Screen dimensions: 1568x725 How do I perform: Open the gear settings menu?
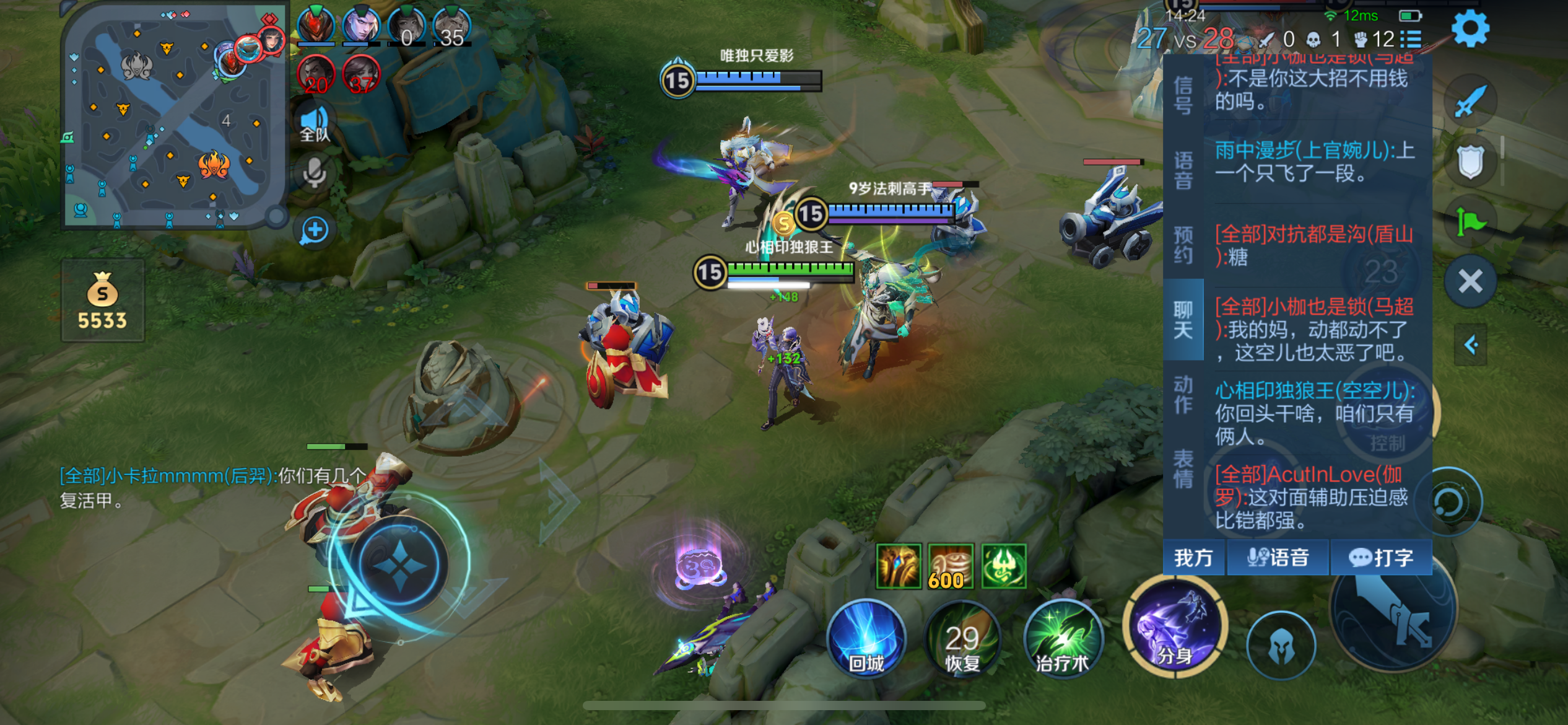[1470, 29]
